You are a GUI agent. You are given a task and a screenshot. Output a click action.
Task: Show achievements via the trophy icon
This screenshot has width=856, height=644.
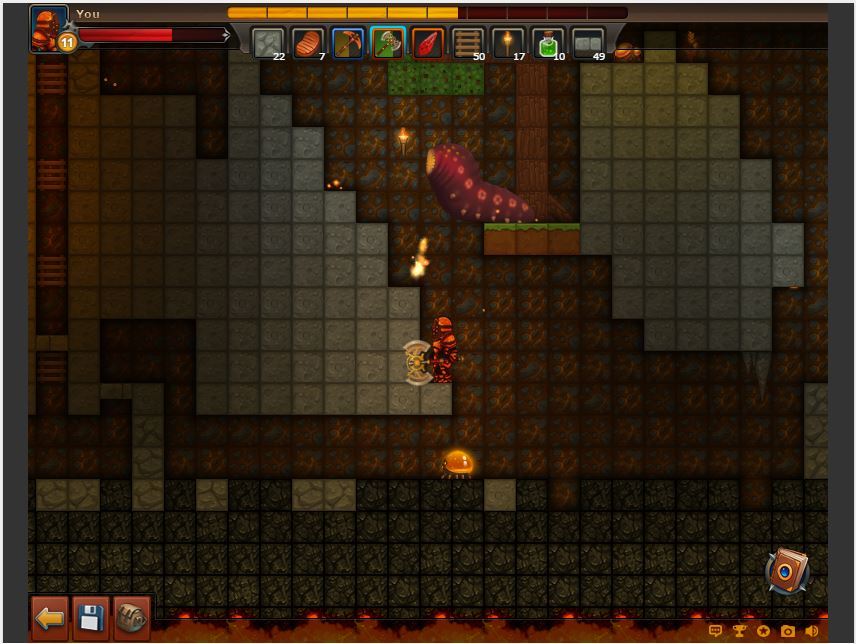740,631
